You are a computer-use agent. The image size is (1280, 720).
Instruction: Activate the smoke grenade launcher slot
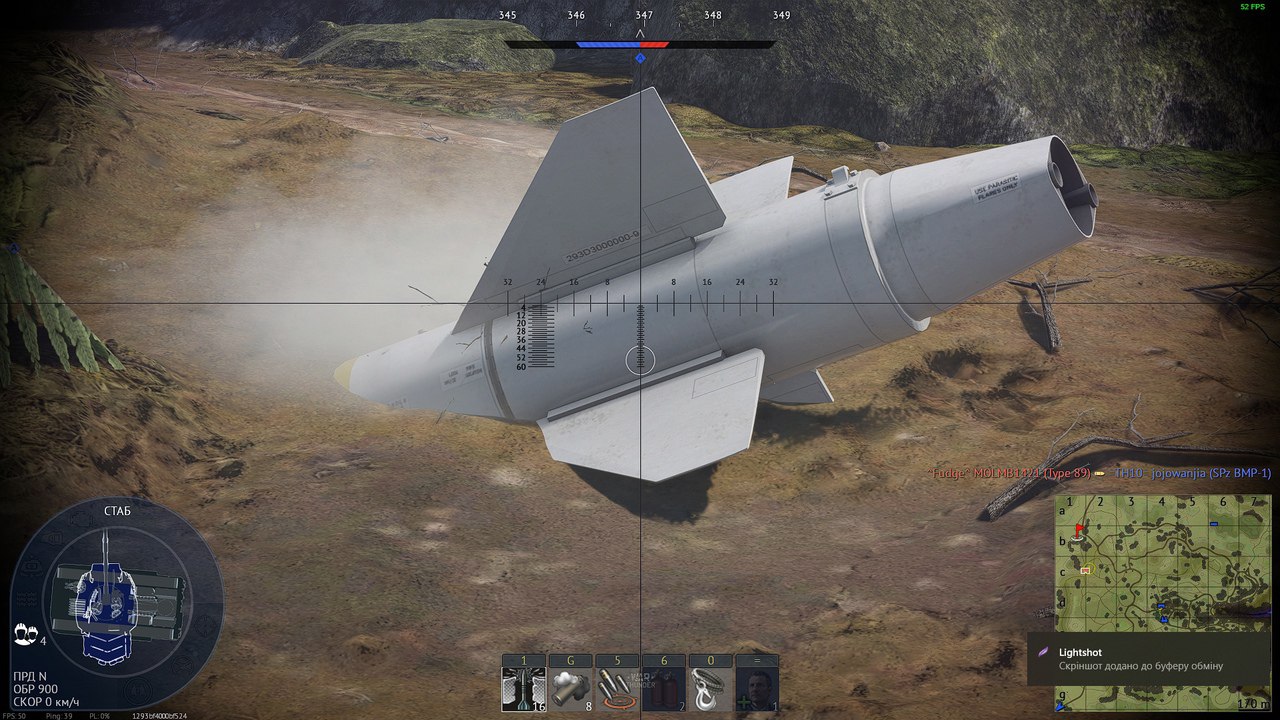(x=569, y=689)
